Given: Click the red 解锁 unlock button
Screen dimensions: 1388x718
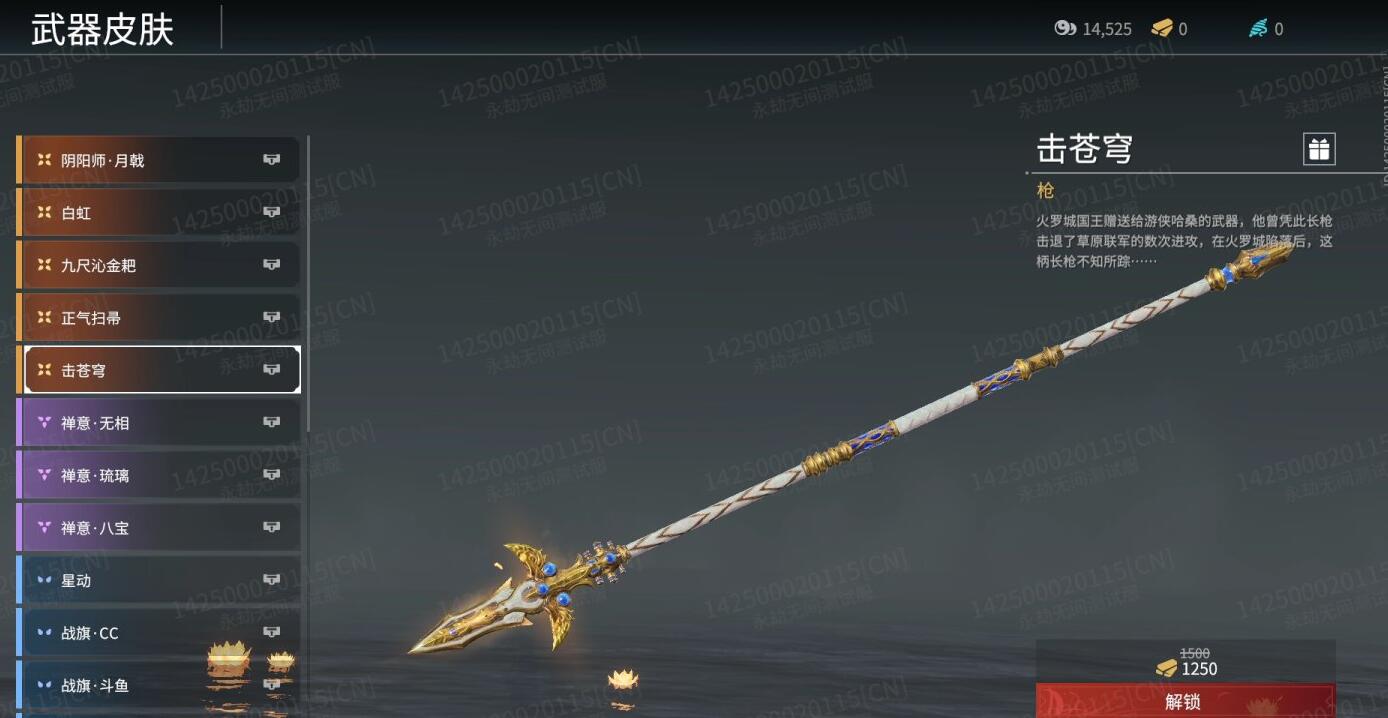Looking at the screenshot, I should [1184, 701].
